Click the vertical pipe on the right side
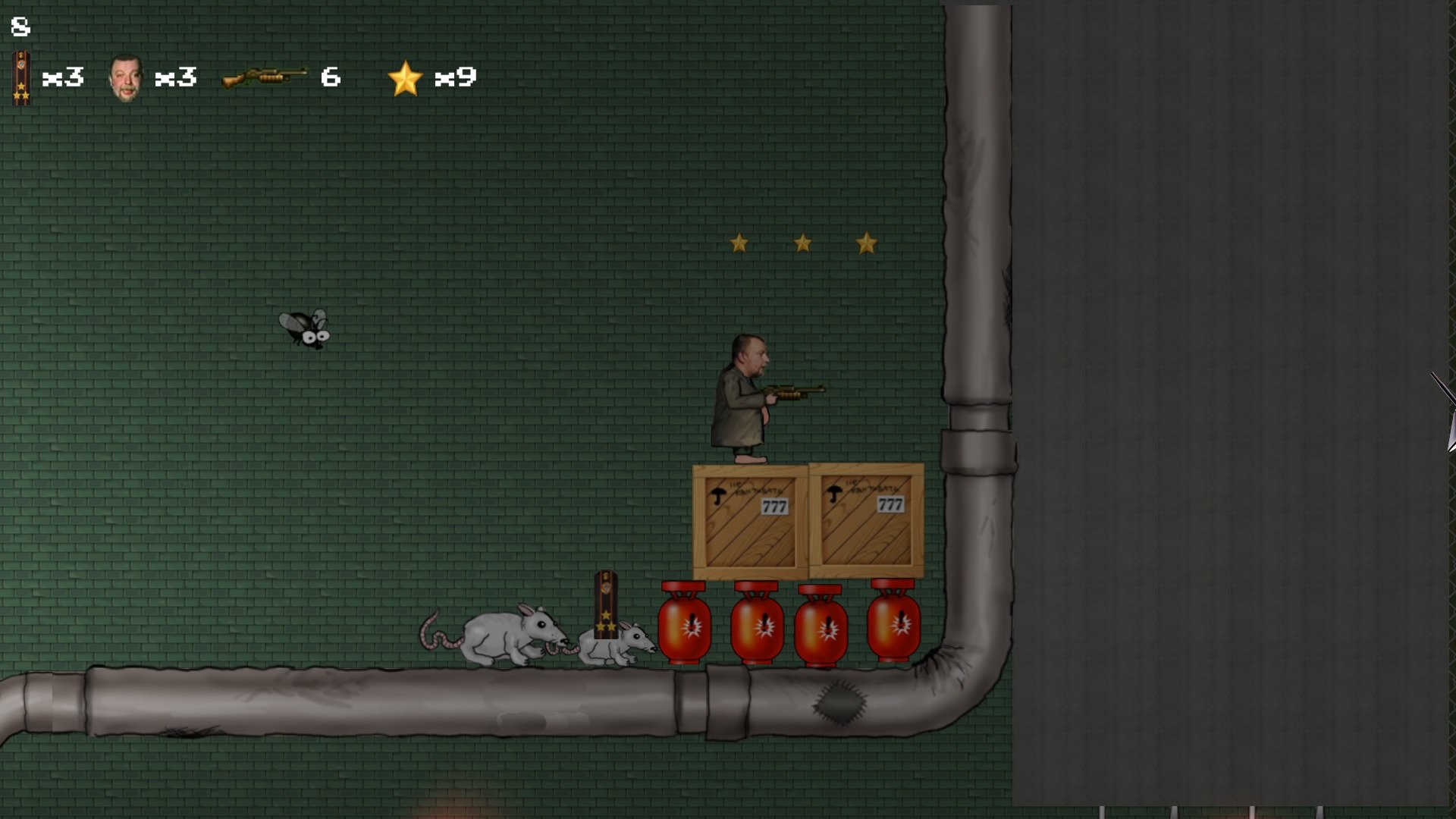Image resolution: width=1456 pixels, height=819 pixels. (x=978, y=303)
